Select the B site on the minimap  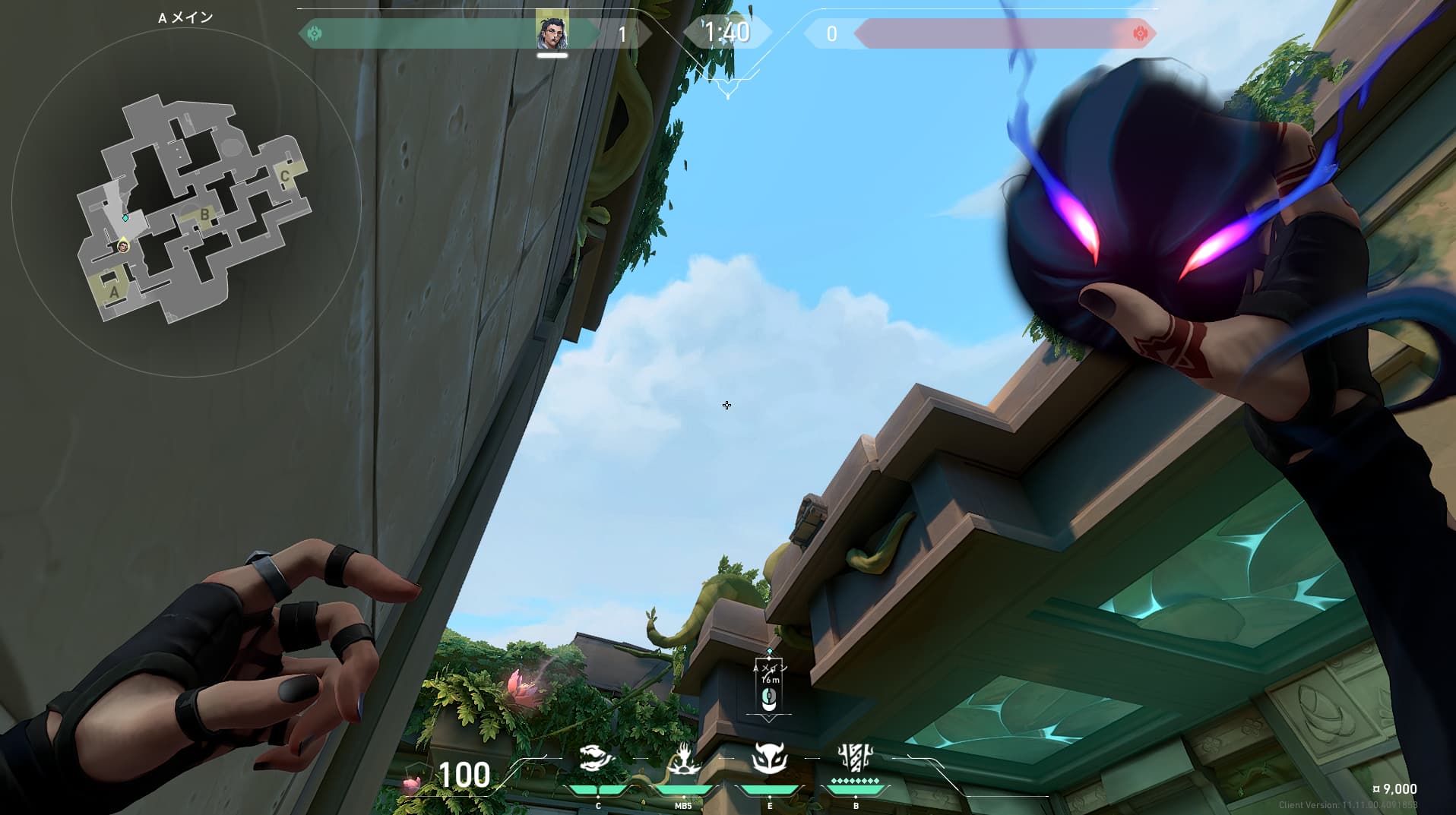pos(204,215)
